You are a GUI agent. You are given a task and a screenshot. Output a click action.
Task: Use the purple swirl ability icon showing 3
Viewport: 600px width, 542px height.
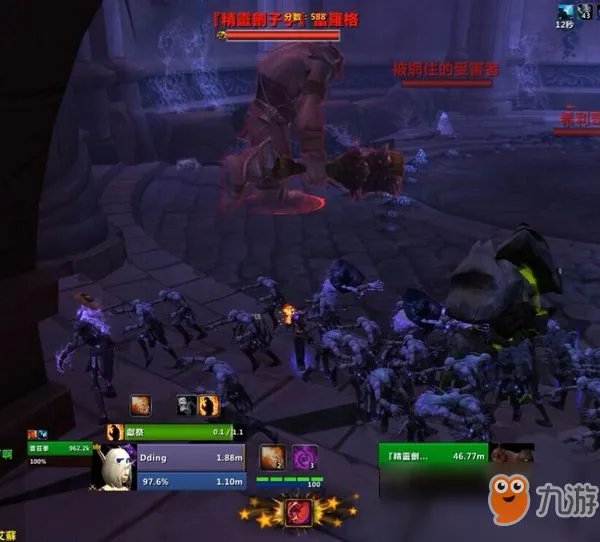pos(304,458)
